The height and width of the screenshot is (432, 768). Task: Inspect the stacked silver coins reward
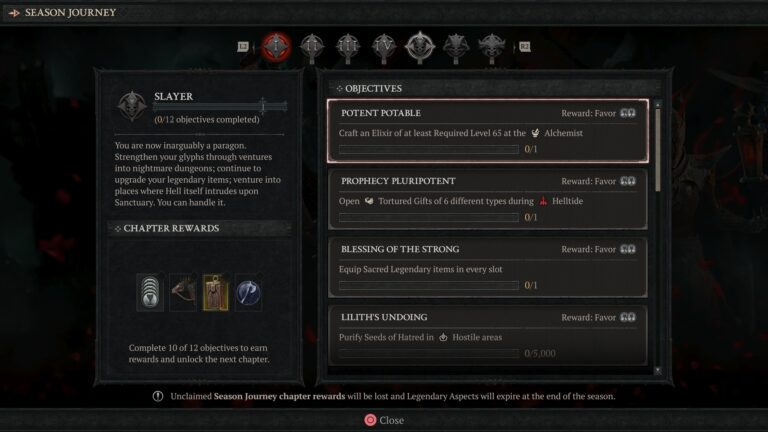[x=150, y=291]
